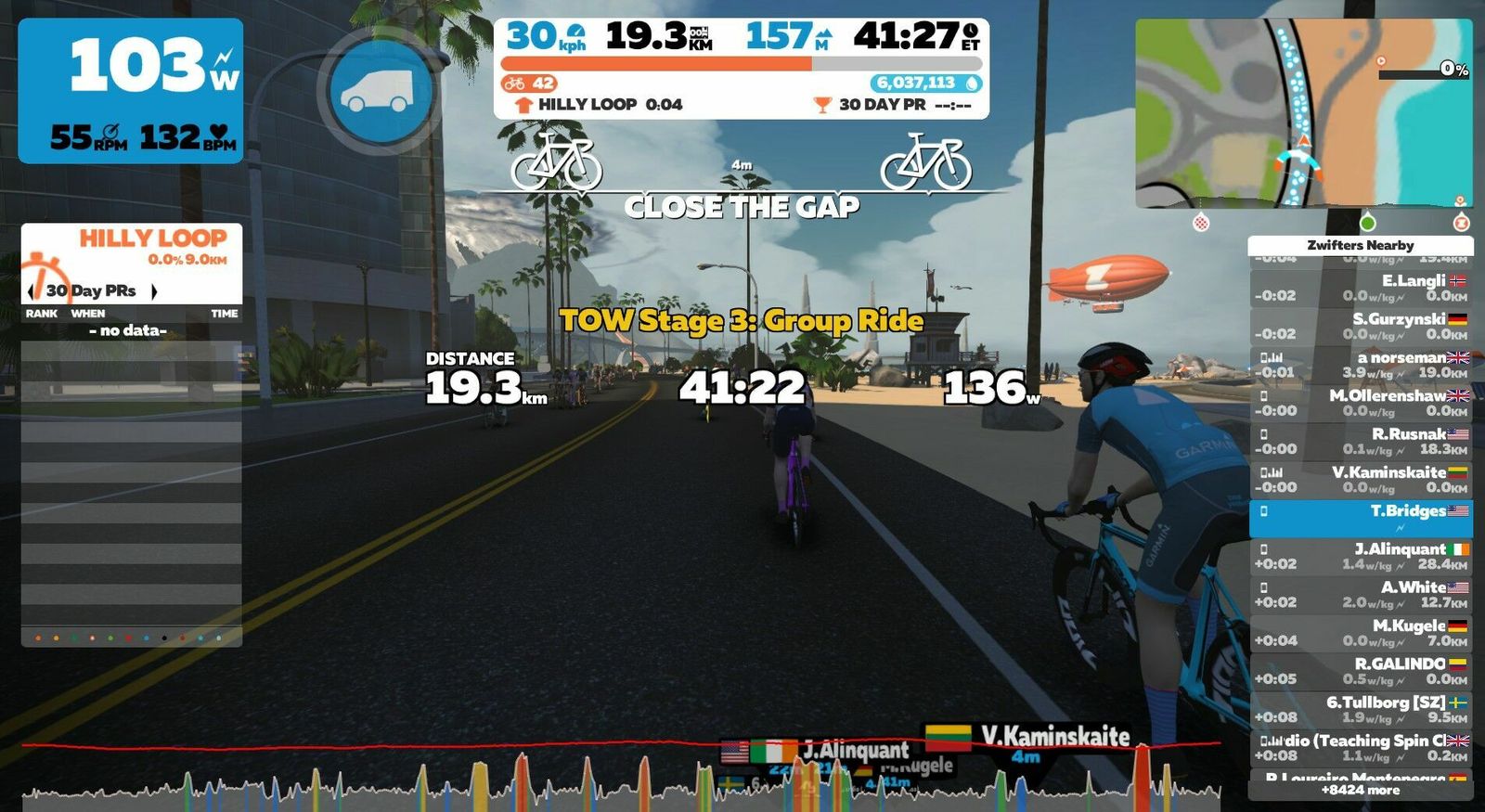Click the minimap of the route

point(1303,113)
